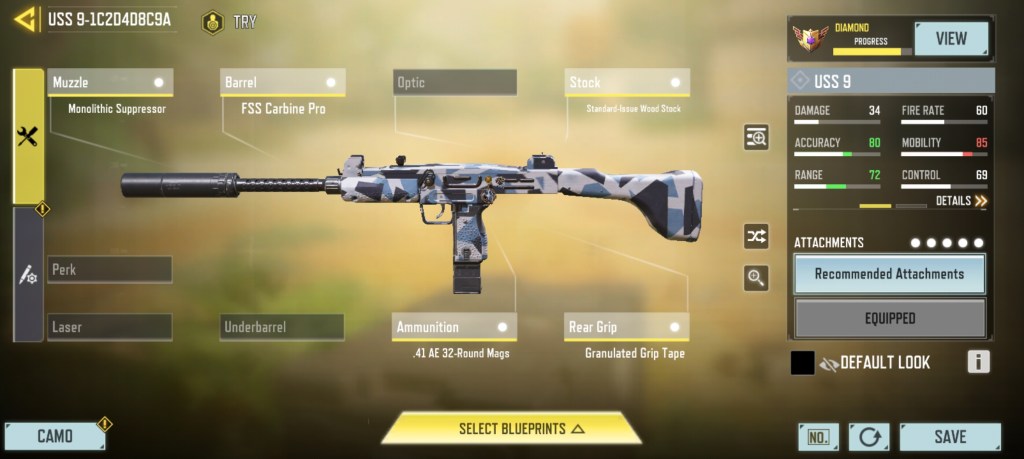Select the empty Optic slot

(455, 82)
